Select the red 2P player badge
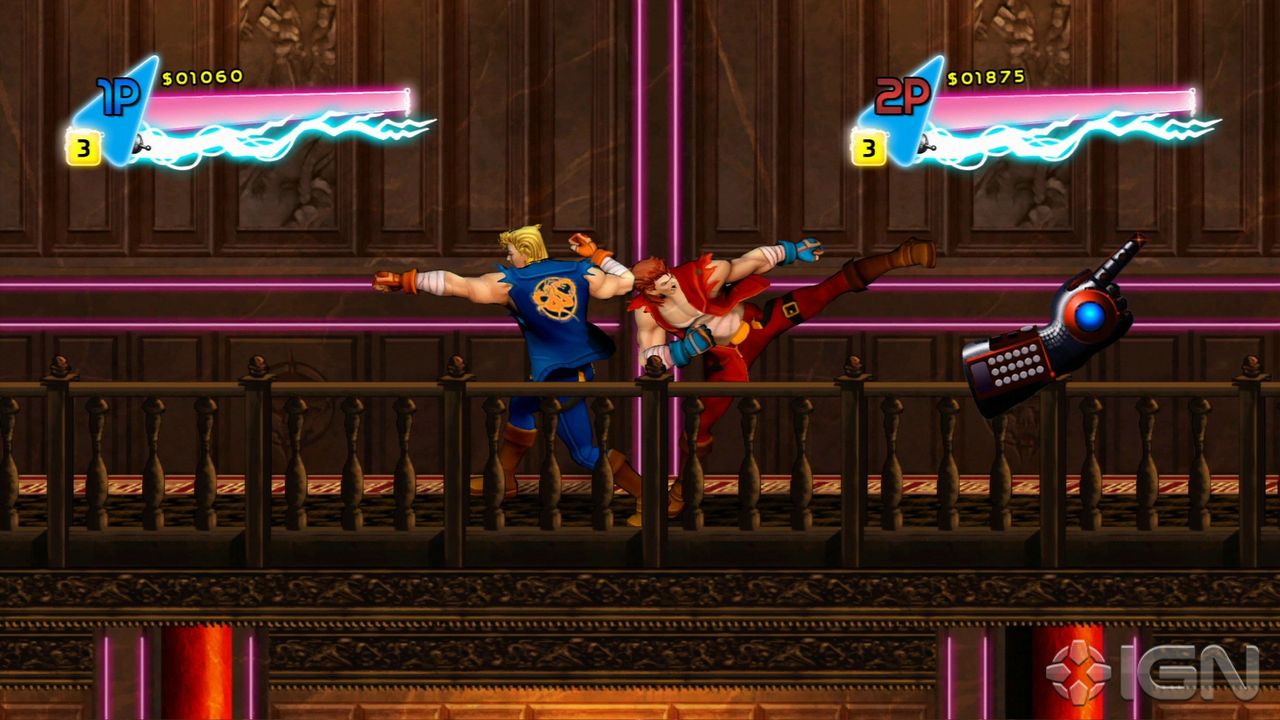 pos(903,97)
